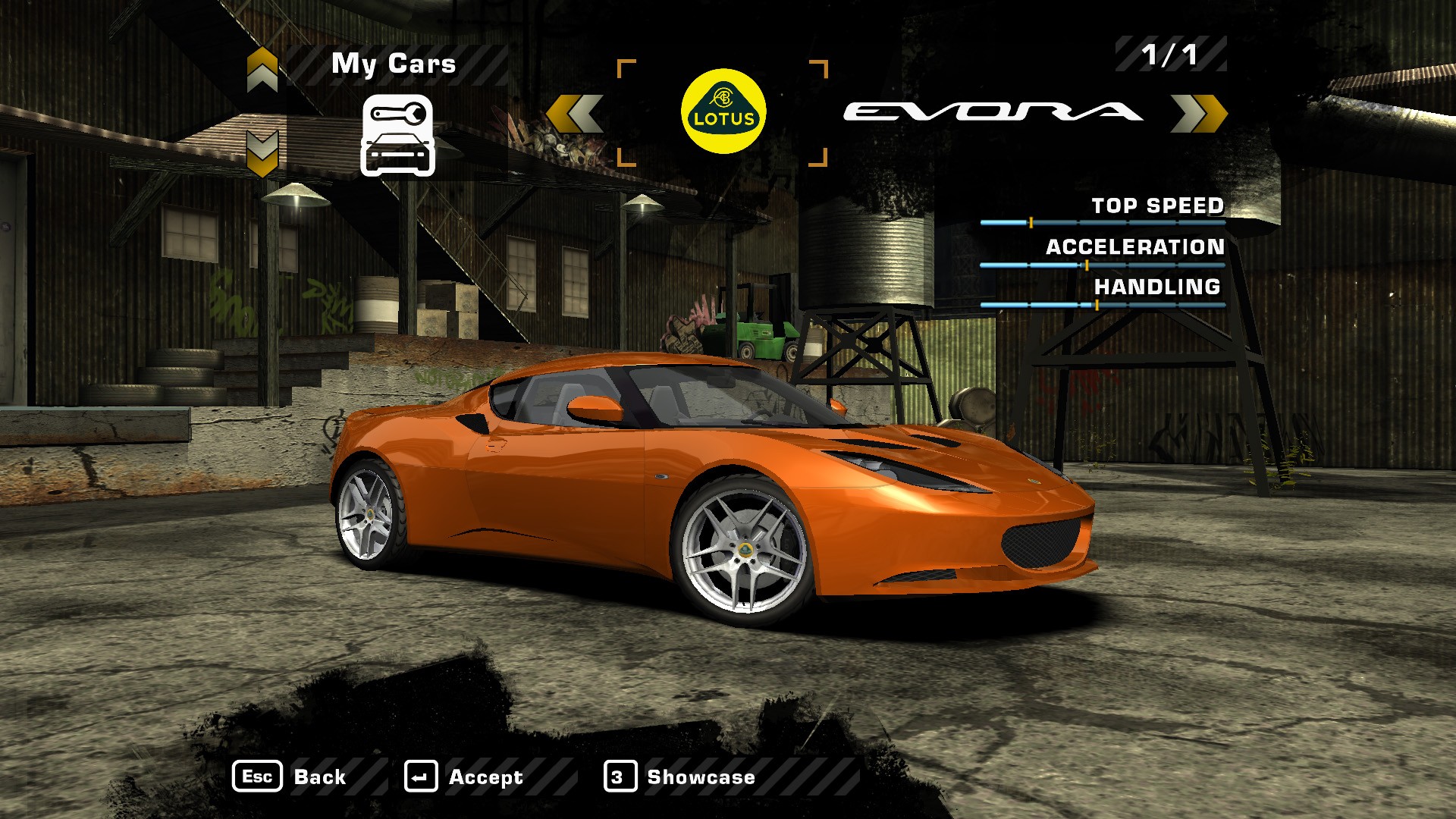Accept the Lotus Evora selection
This screenshot has height=819, width=1456.
[x=464, y=777]
